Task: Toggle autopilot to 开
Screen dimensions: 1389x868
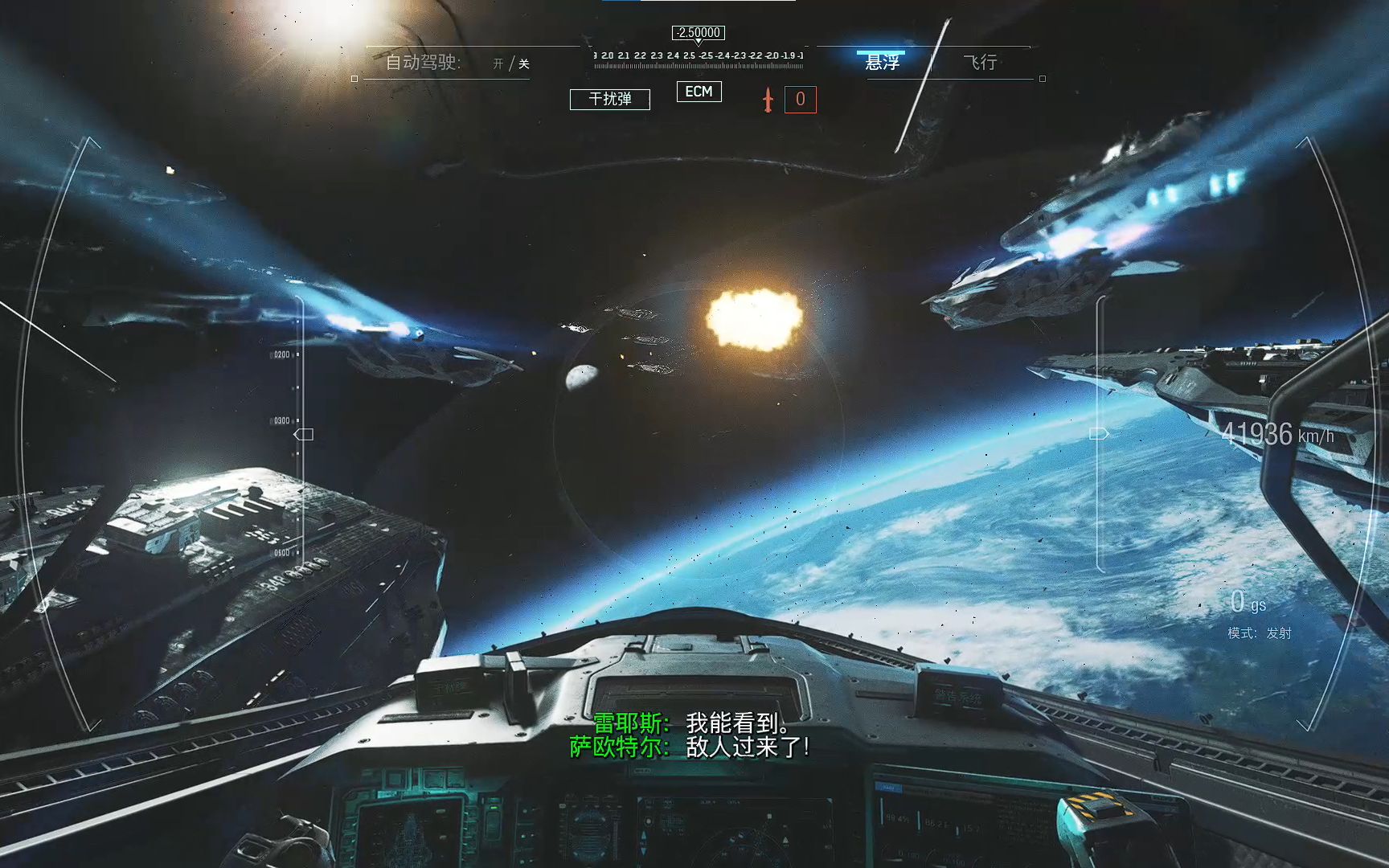Action: [x=498, y=63]
